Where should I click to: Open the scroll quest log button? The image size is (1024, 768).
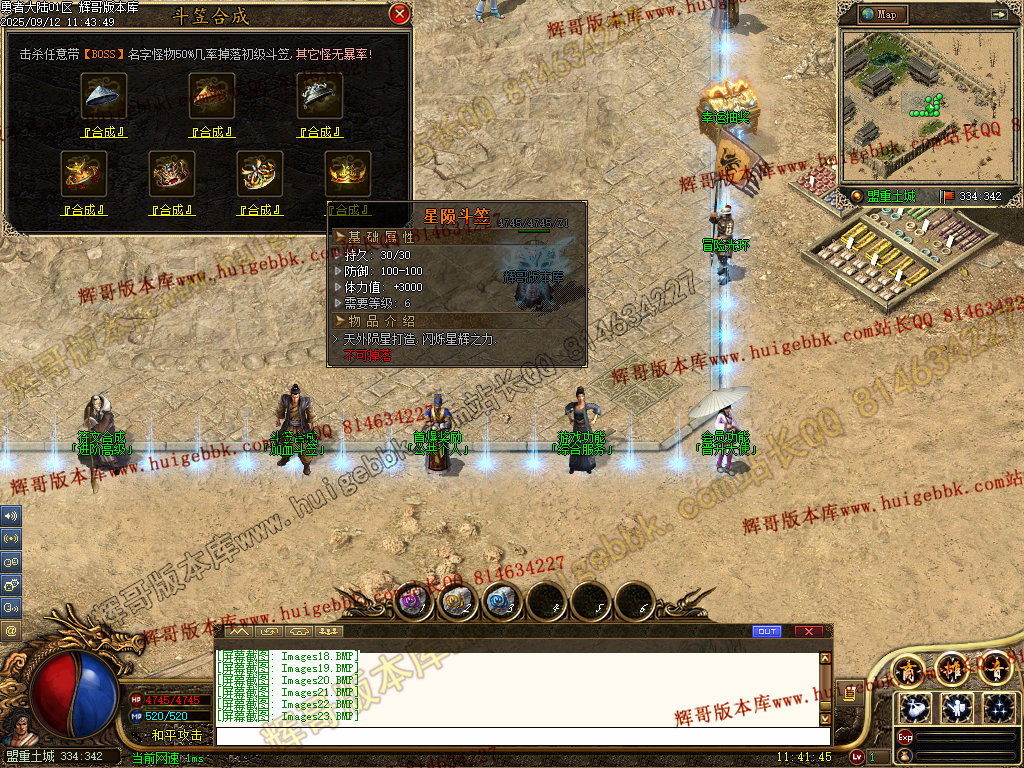tap(849, 692)
